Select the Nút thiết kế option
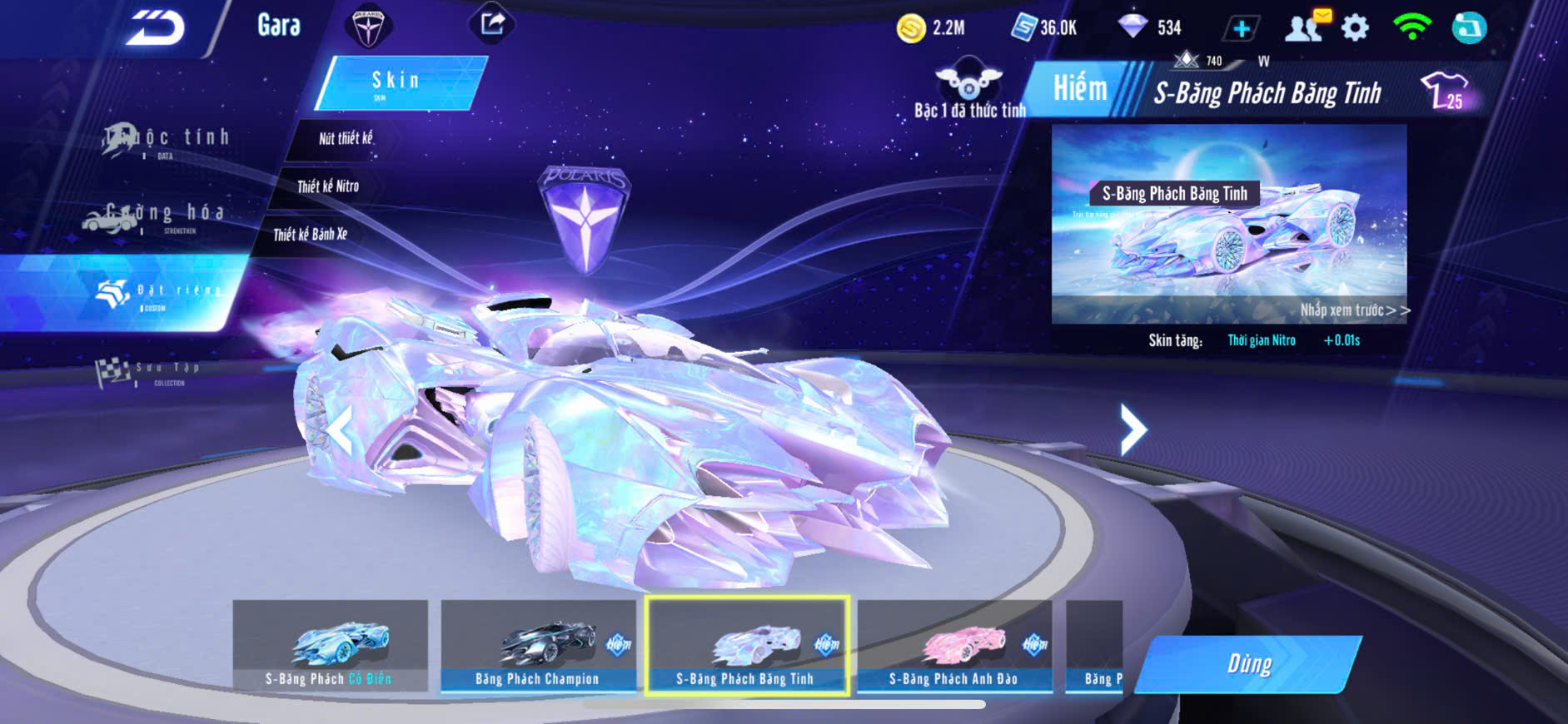Image resolution: width=1568 pixels, height=724 pixels. point(346,138)
